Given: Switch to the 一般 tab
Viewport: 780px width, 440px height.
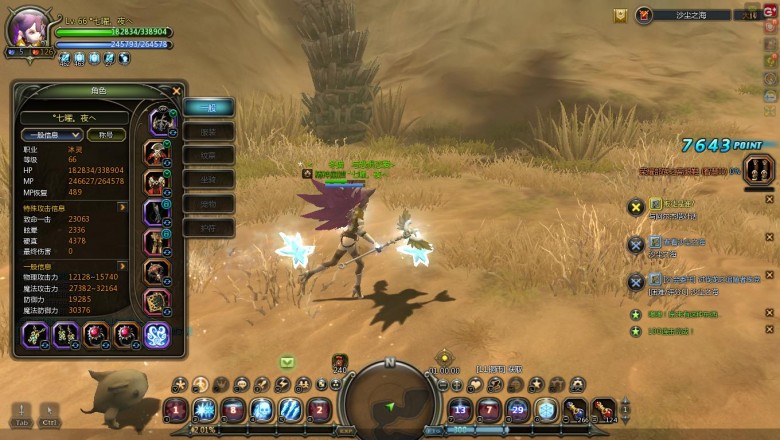Looking at the screenshot, I should [208, 107].
